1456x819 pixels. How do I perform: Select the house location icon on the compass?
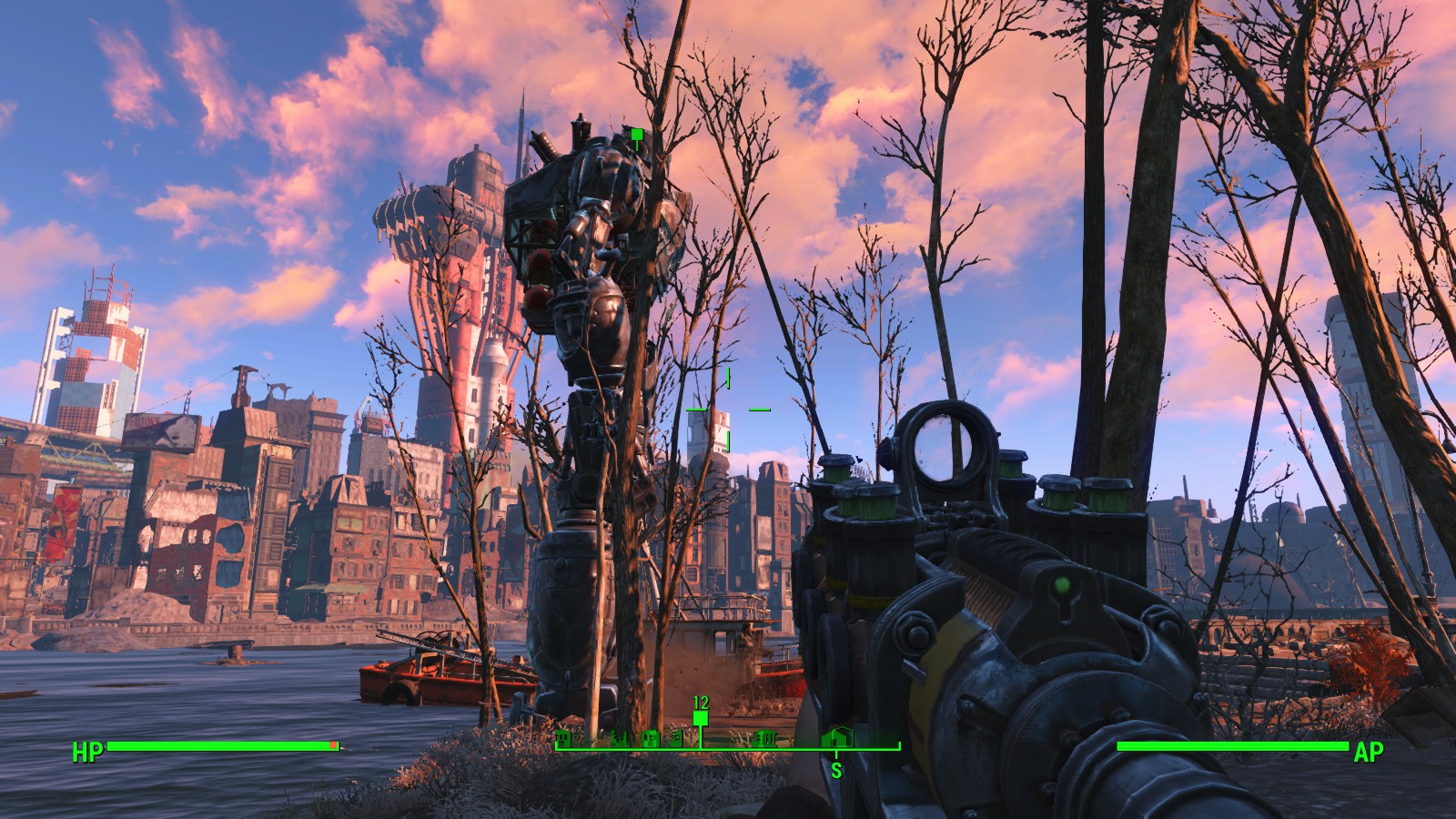coord(836,739)
